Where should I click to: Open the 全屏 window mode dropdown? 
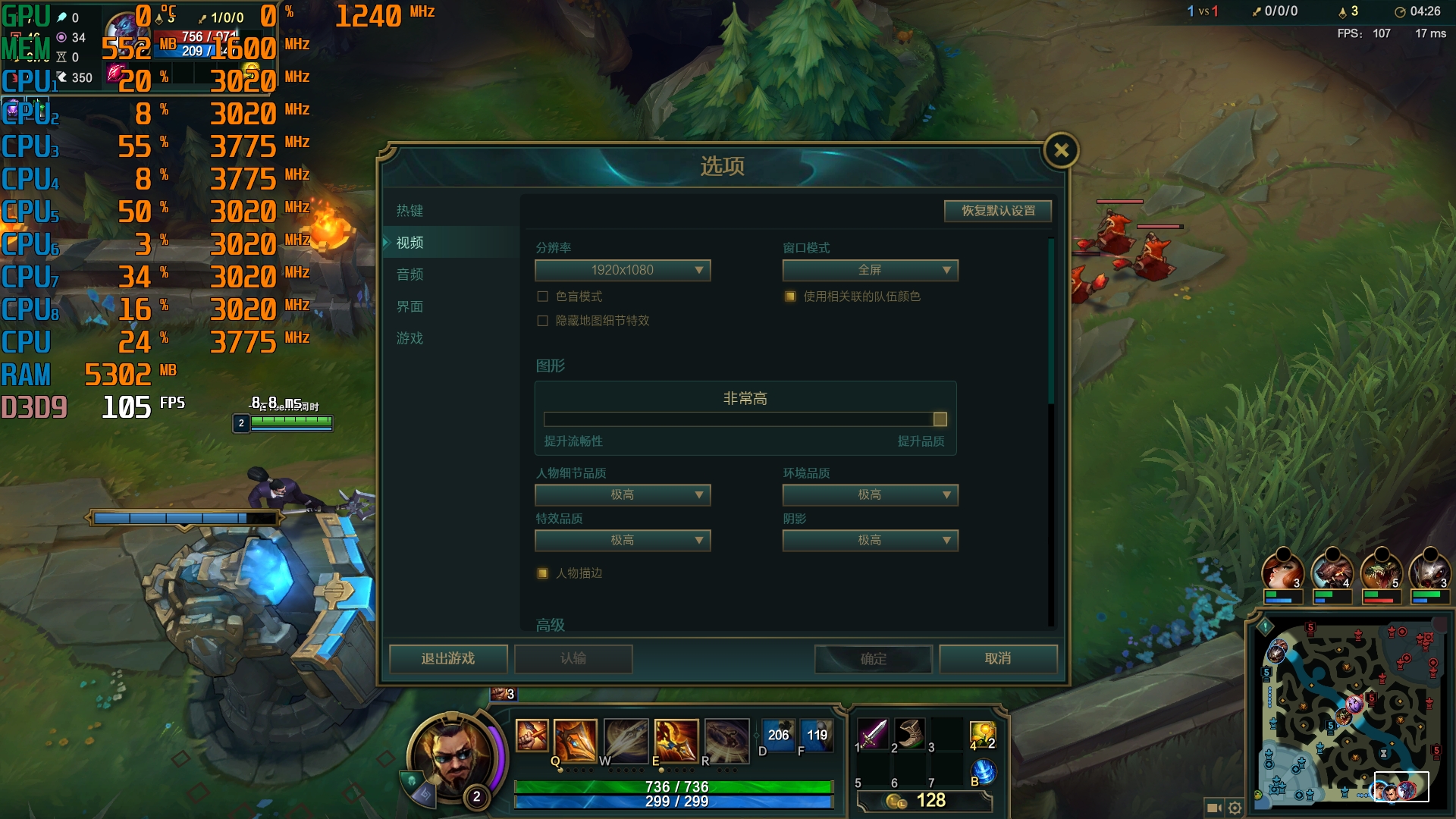coord(869,270)
